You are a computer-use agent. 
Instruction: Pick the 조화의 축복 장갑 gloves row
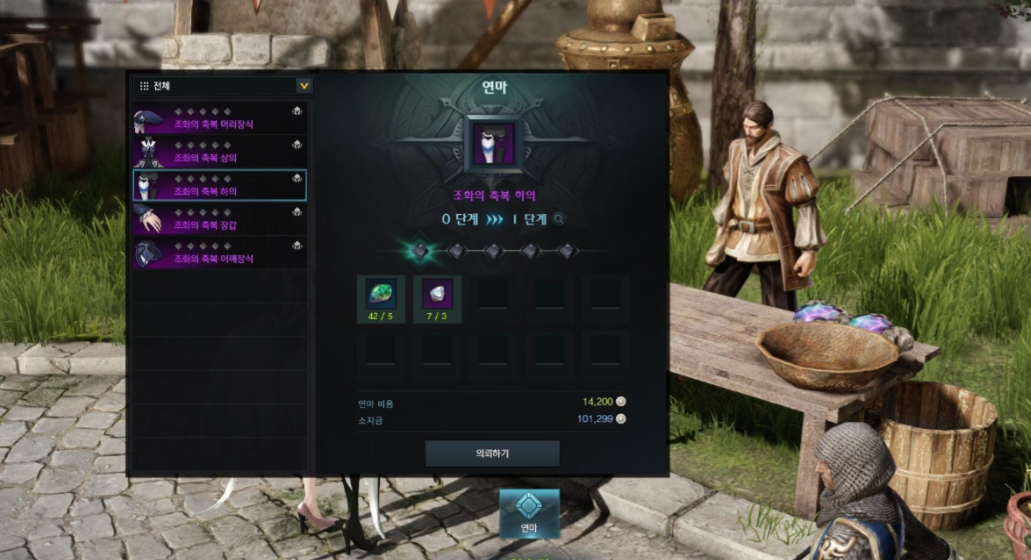(219, 218)
